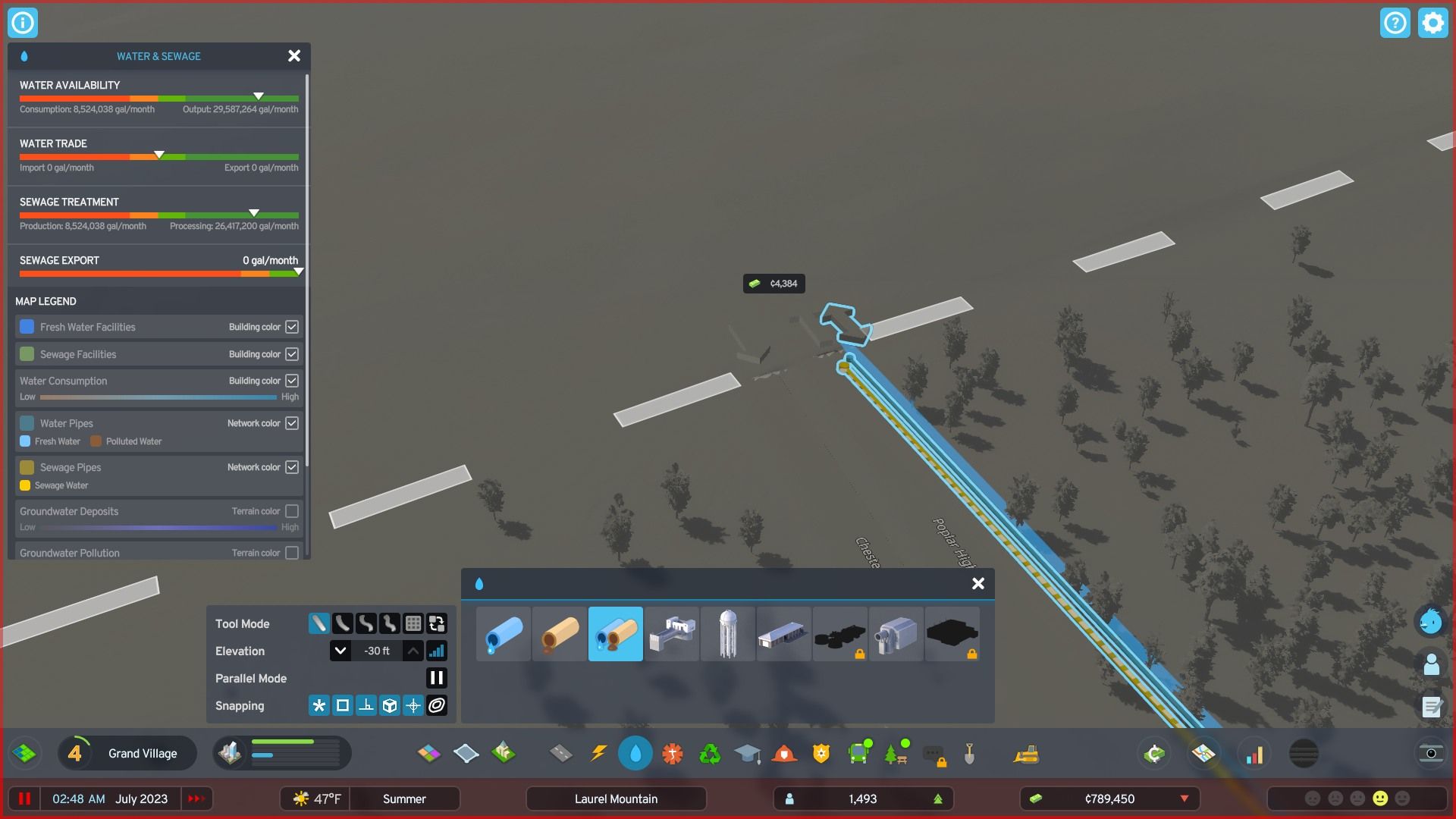Screen dimensions: 1456x819
Task: Pick the Water Pumping Station building
Action: 672,634
